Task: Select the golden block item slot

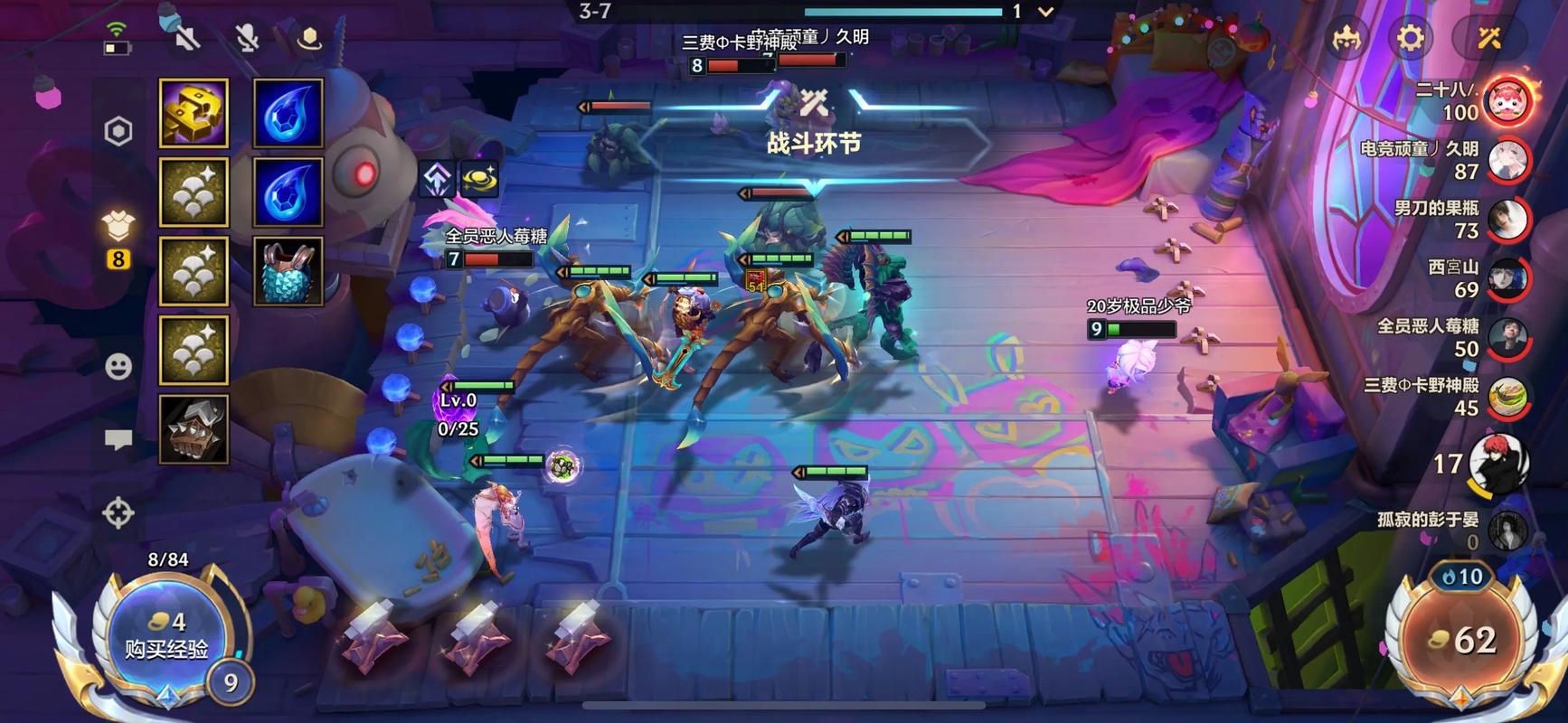Action: click(x=194, y=113)
